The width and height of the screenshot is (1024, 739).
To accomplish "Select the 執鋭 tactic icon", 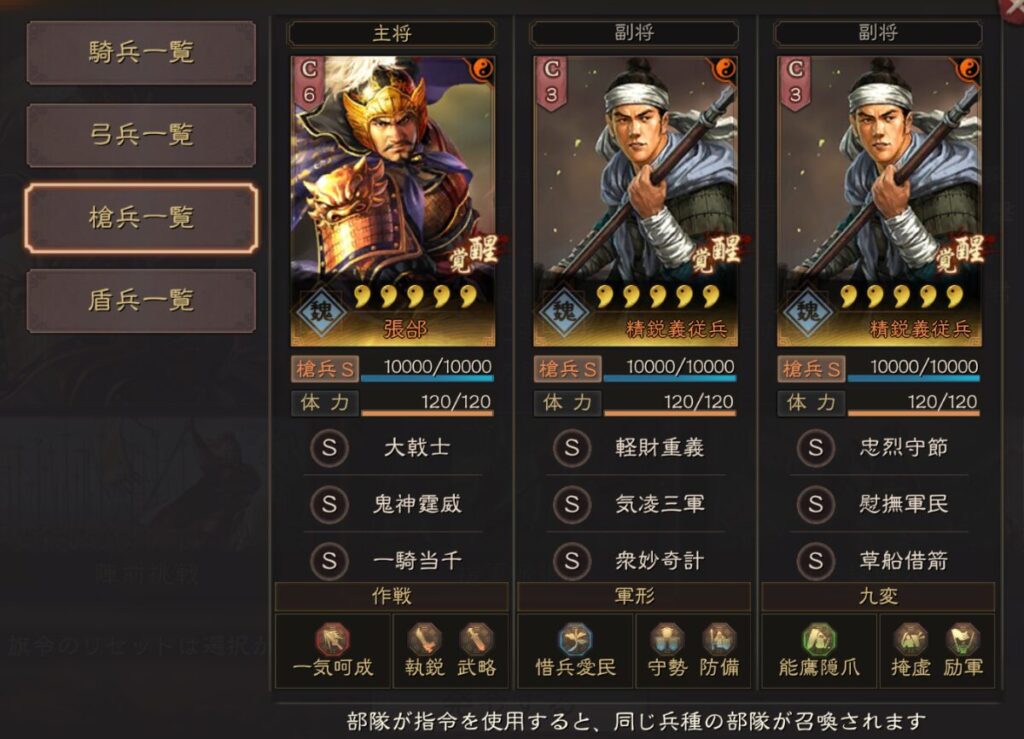I will pos(426,640).
